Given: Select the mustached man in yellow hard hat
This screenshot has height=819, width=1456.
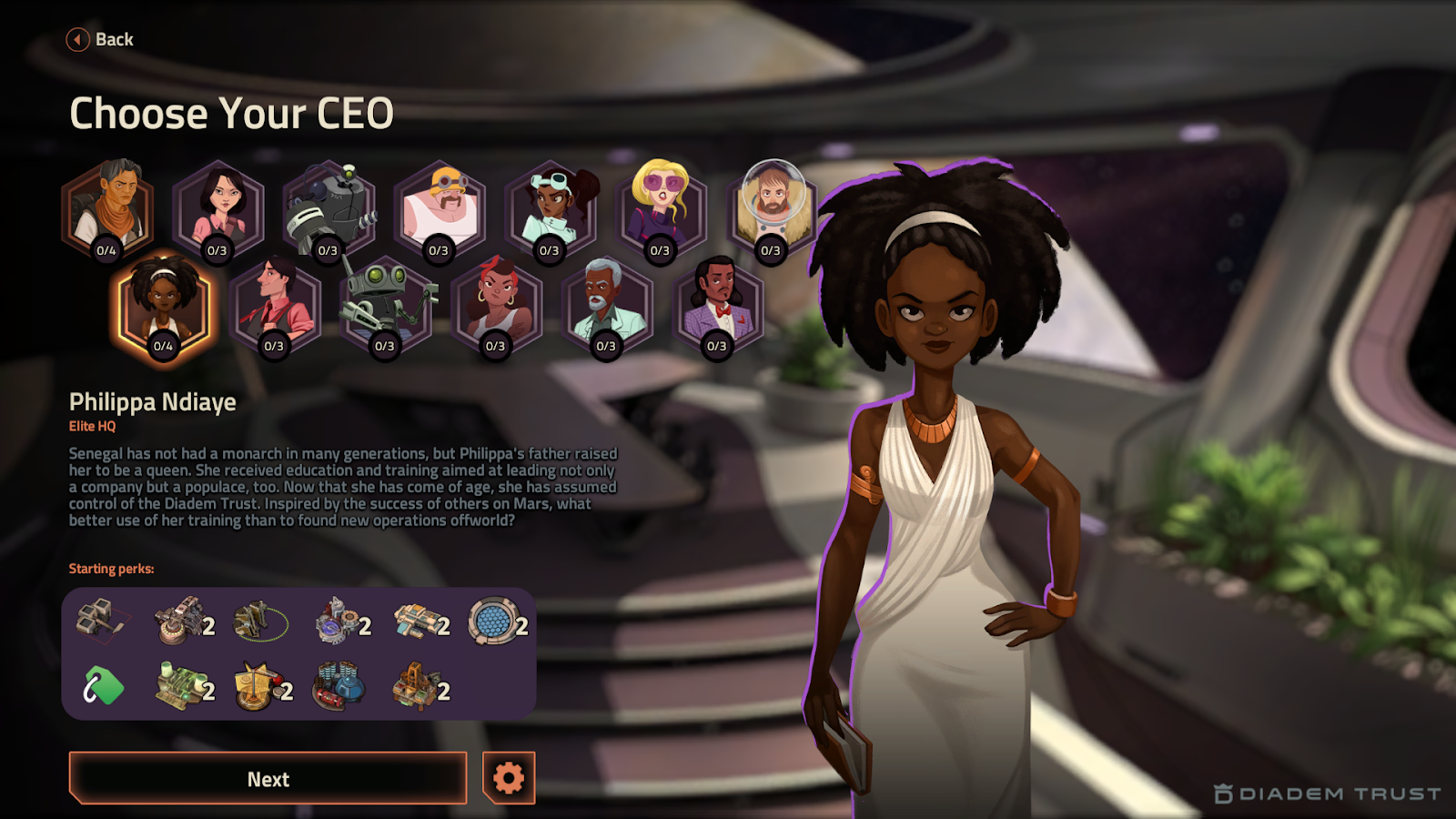Looking at the screenshot, I should (x=440, y=208).
